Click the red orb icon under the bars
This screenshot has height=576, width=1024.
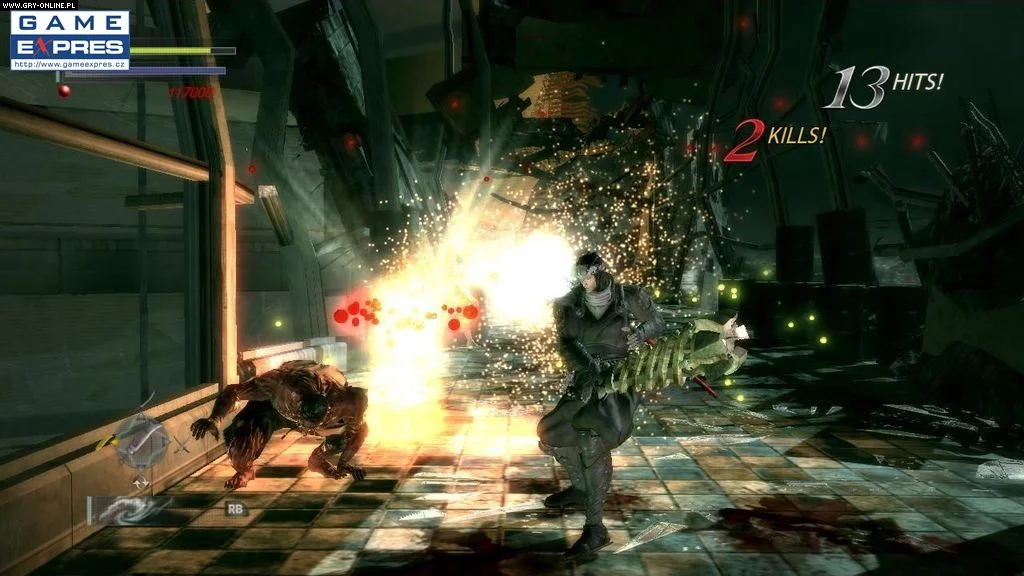(x=64, y=91)
